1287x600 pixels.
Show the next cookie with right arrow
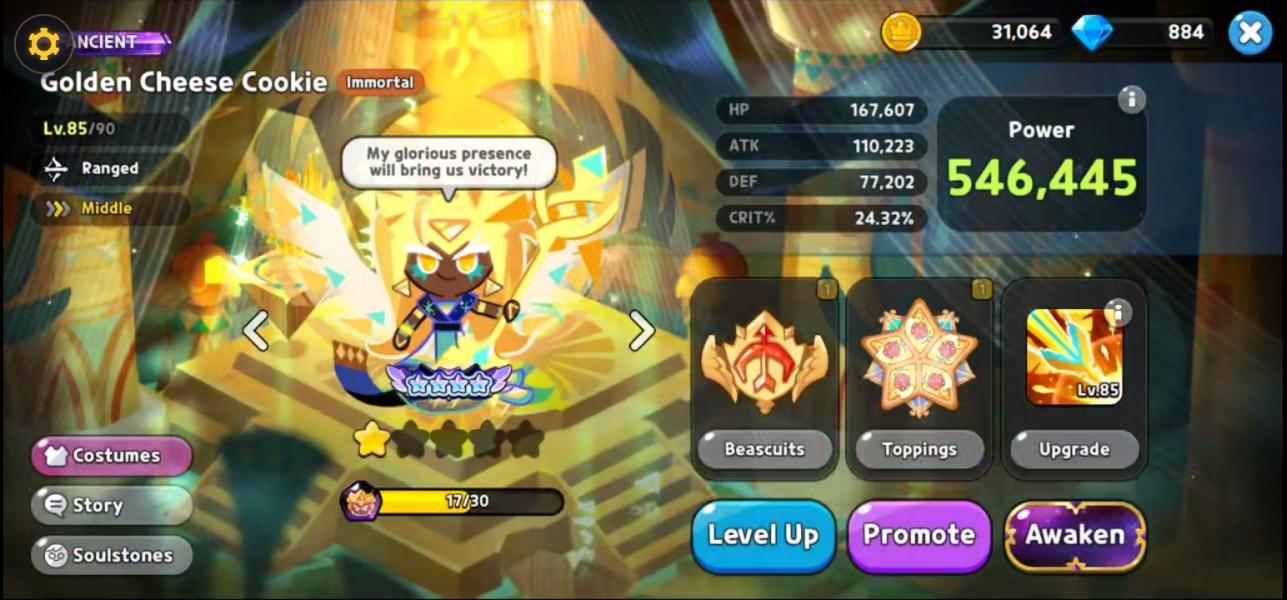(x=641, y=331)
